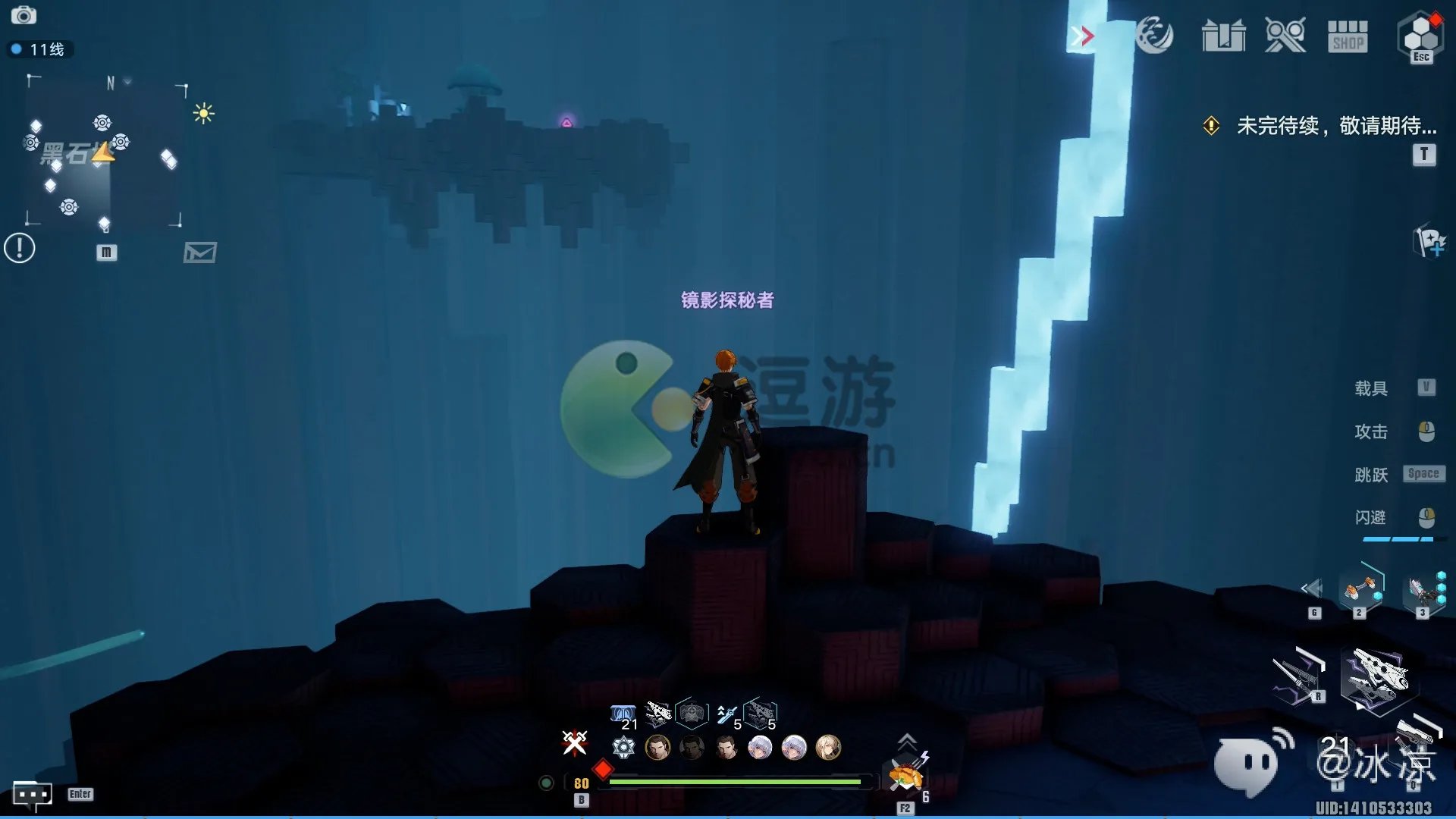Screen dimensions: 1456x819
Task: Open the hexagon main menu
Action: [1420, 36]
